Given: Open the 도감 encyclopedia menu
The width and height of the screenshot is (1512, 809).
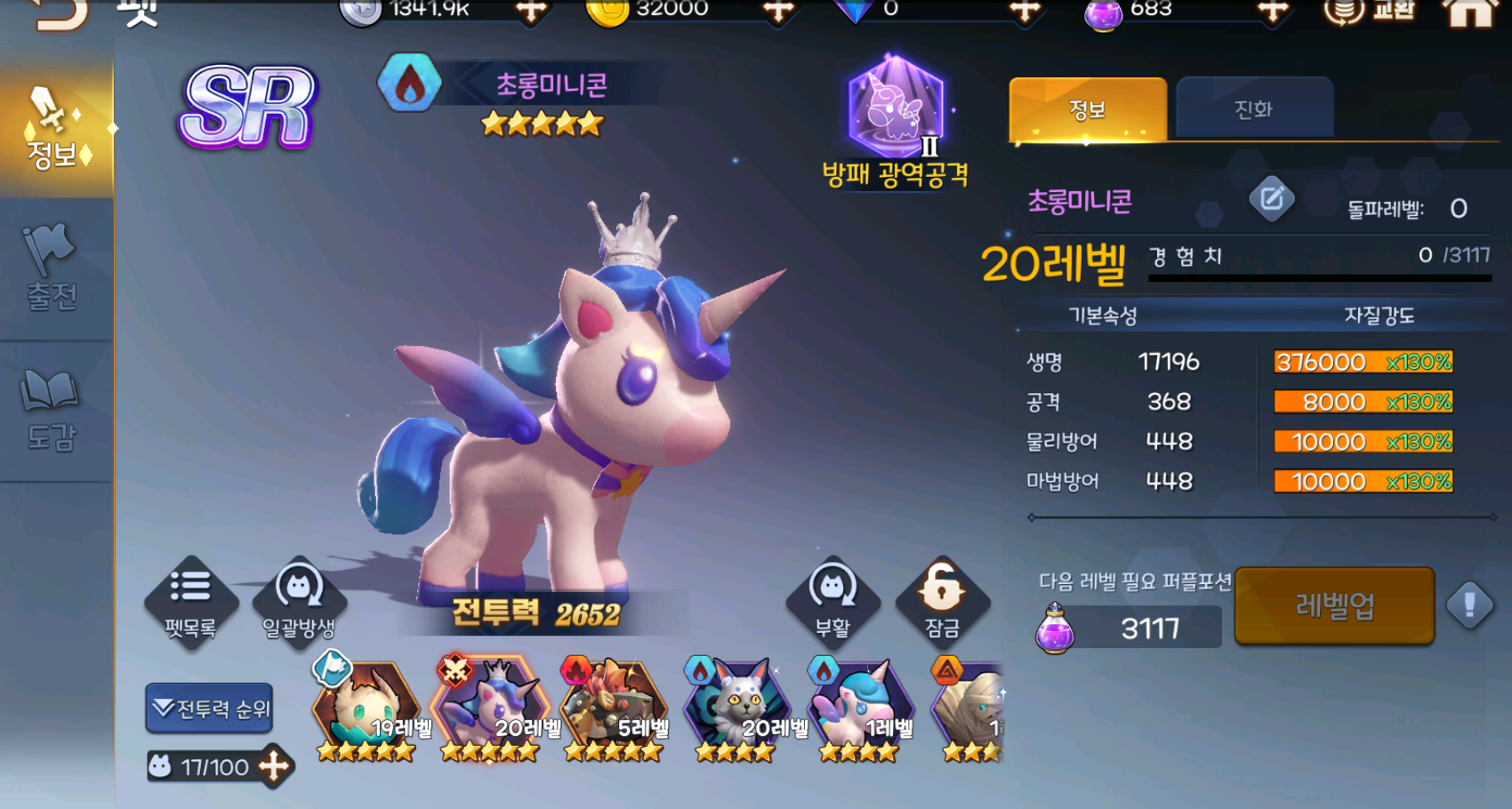Looking at the screenshot, I should point(52,411).
